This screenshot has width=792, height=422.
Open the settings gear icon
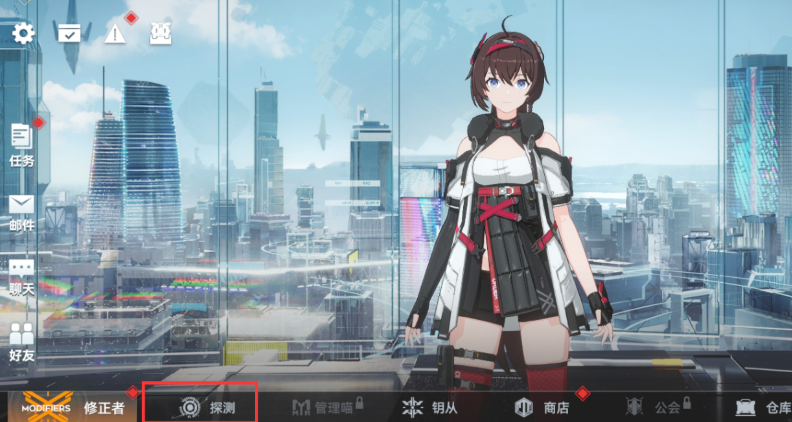pos(23,33)
